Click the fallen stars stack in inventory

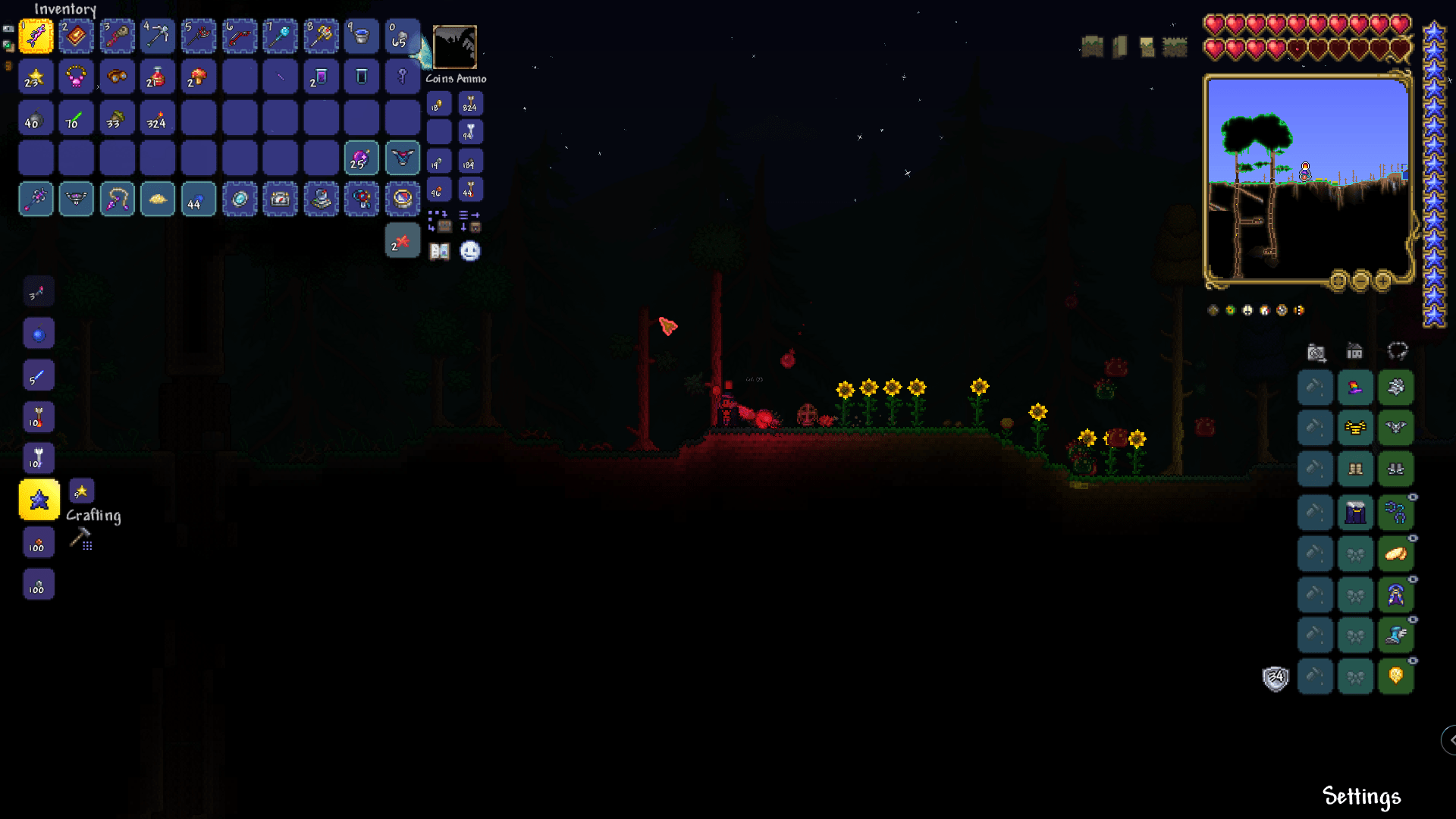[x=36, y=77]
